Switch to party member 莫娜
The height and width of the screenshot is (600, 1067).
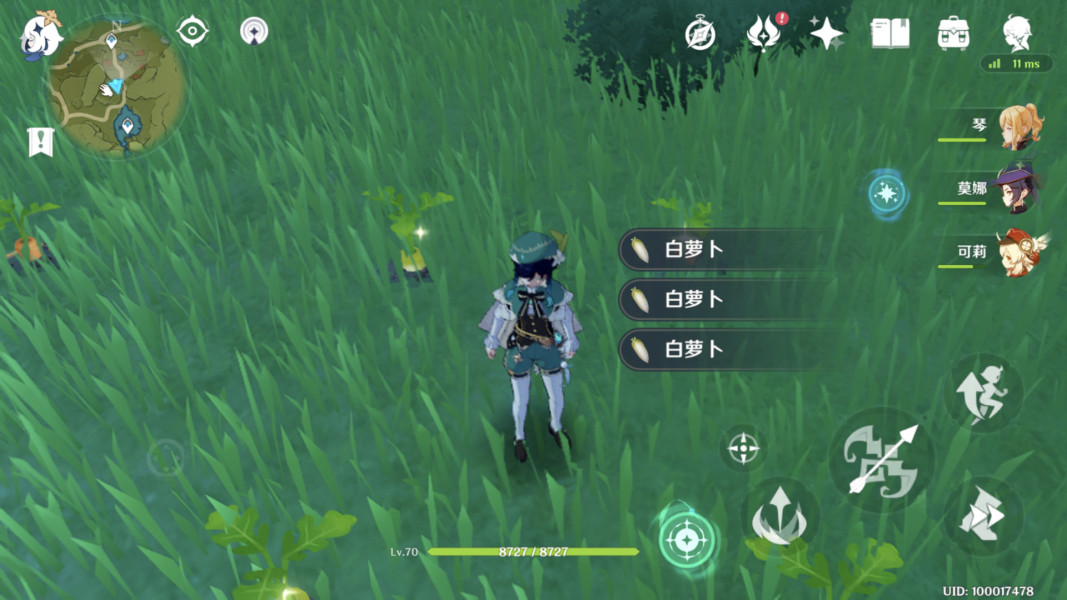coord(1019,190)
